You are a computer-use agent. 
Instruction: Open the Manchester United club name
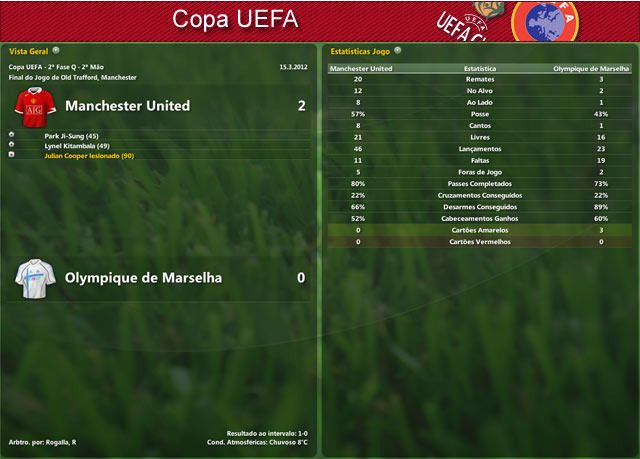127,105
